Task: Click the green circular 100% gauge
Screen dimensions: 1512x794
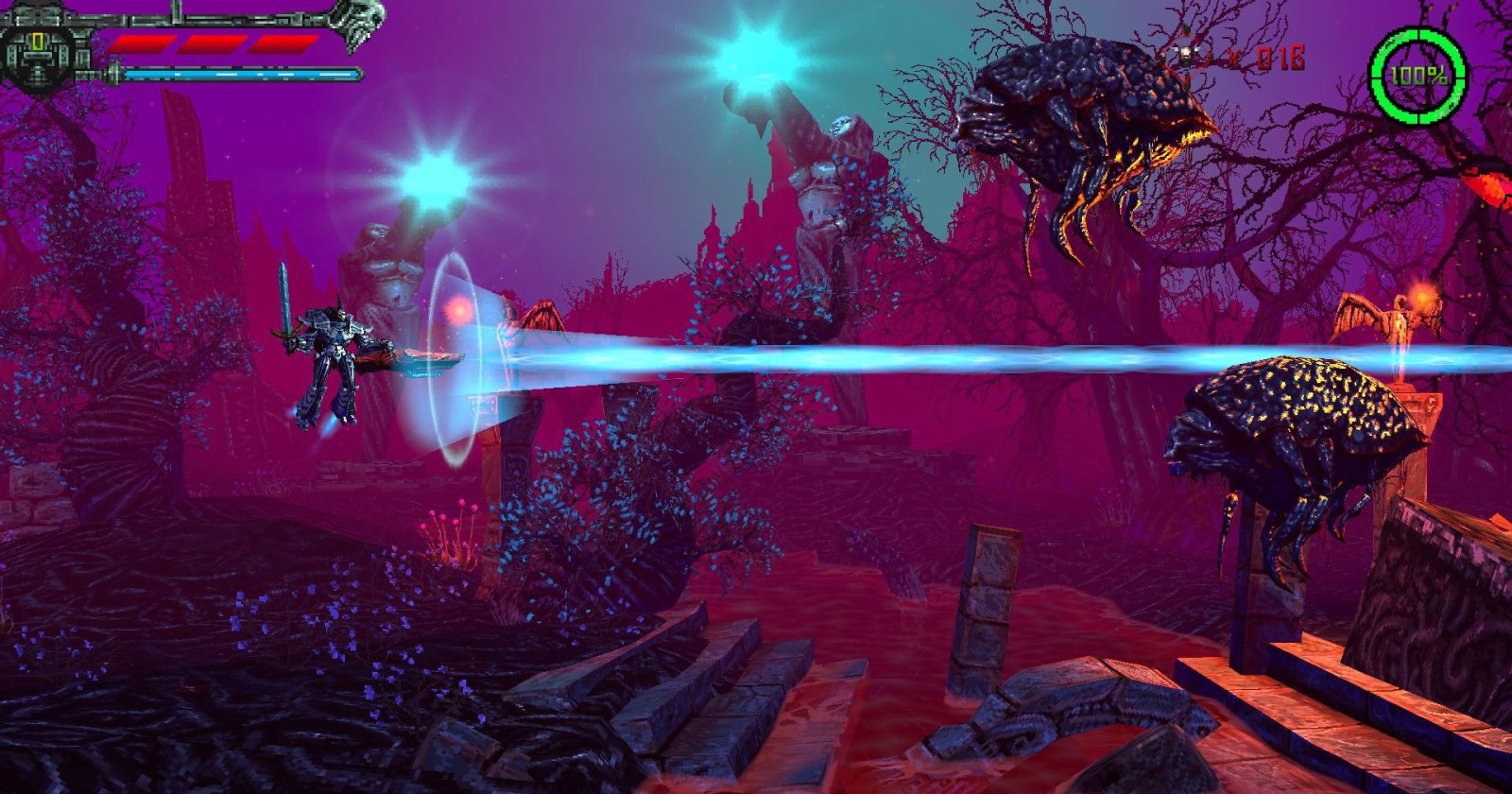Action: point(1417,76)
